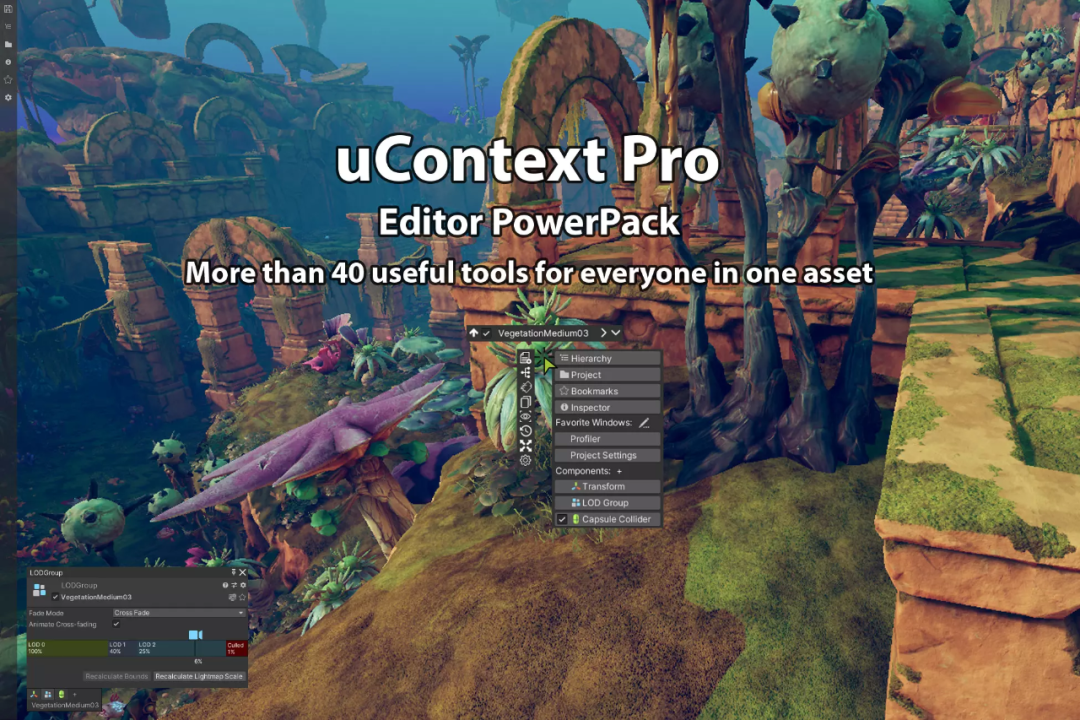Click the save disk icon in left sidebar
Screen dimensions: 1080x720
[x=8, y=11]
